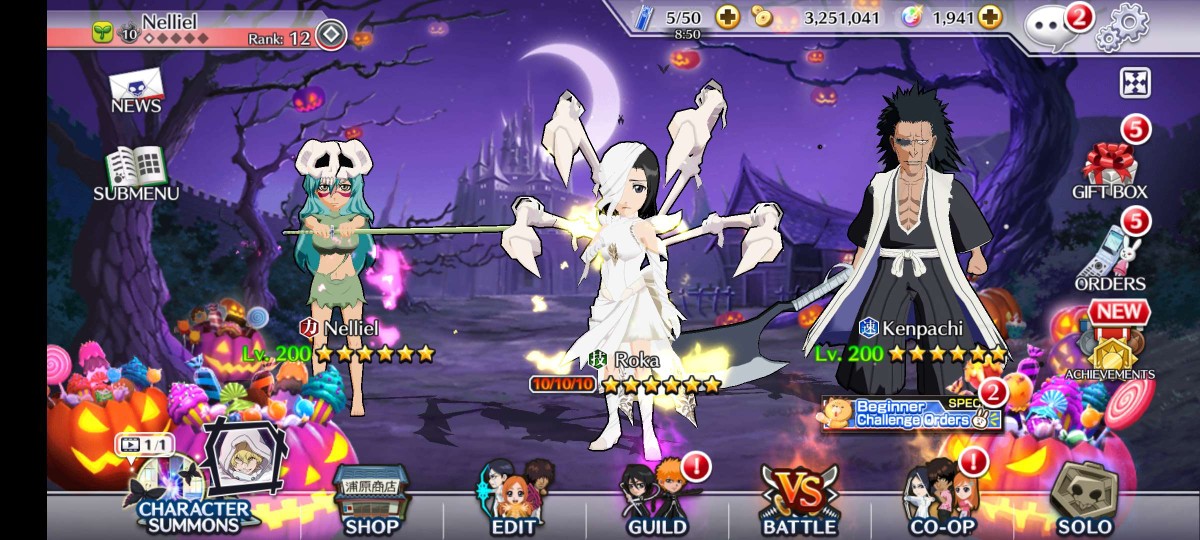Toggle the fullscreen expand icon
This screenshot has width=1200, height=540.
coord(1135,82)
